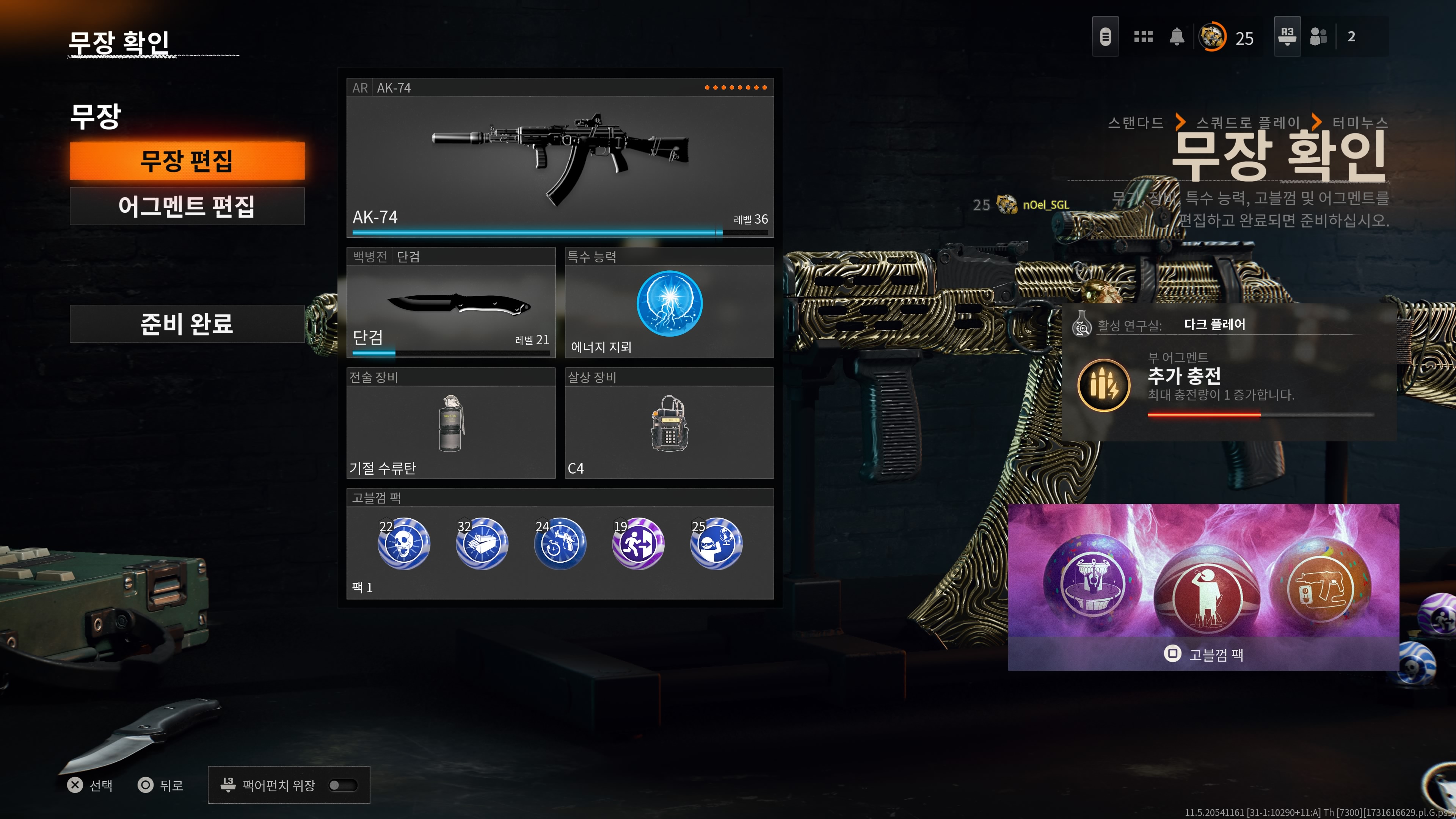Open the social party icon

(1318, 37)
